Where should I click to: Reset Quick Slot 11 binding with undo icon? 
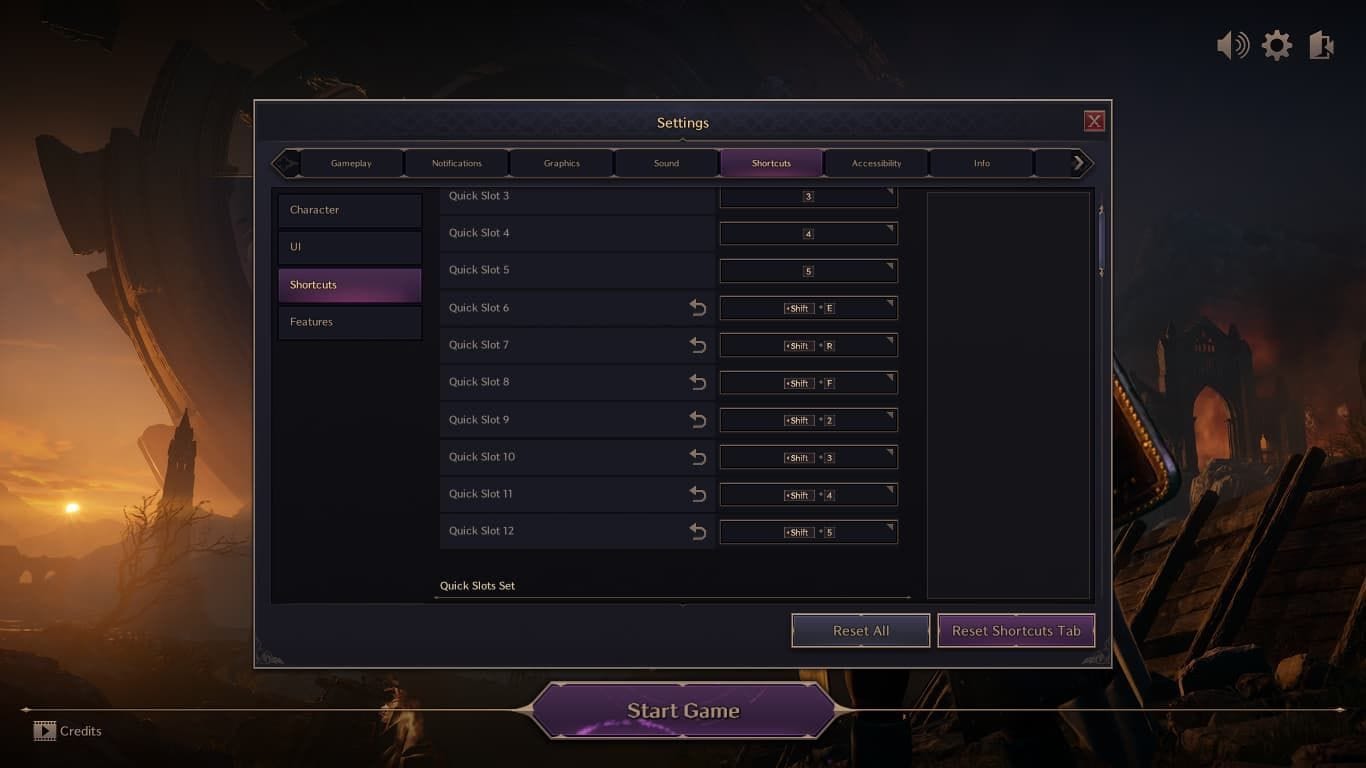(698, 494)
